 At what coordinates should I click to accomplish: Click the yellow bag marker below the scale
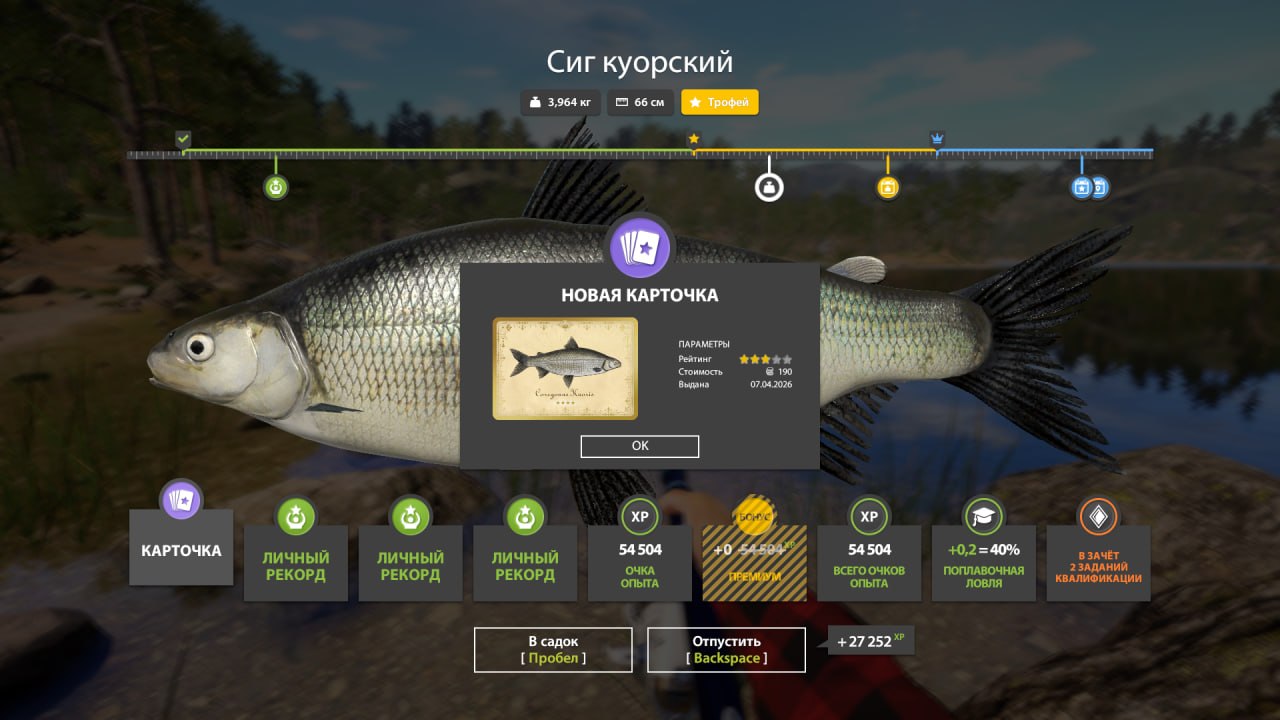point(887,186)
